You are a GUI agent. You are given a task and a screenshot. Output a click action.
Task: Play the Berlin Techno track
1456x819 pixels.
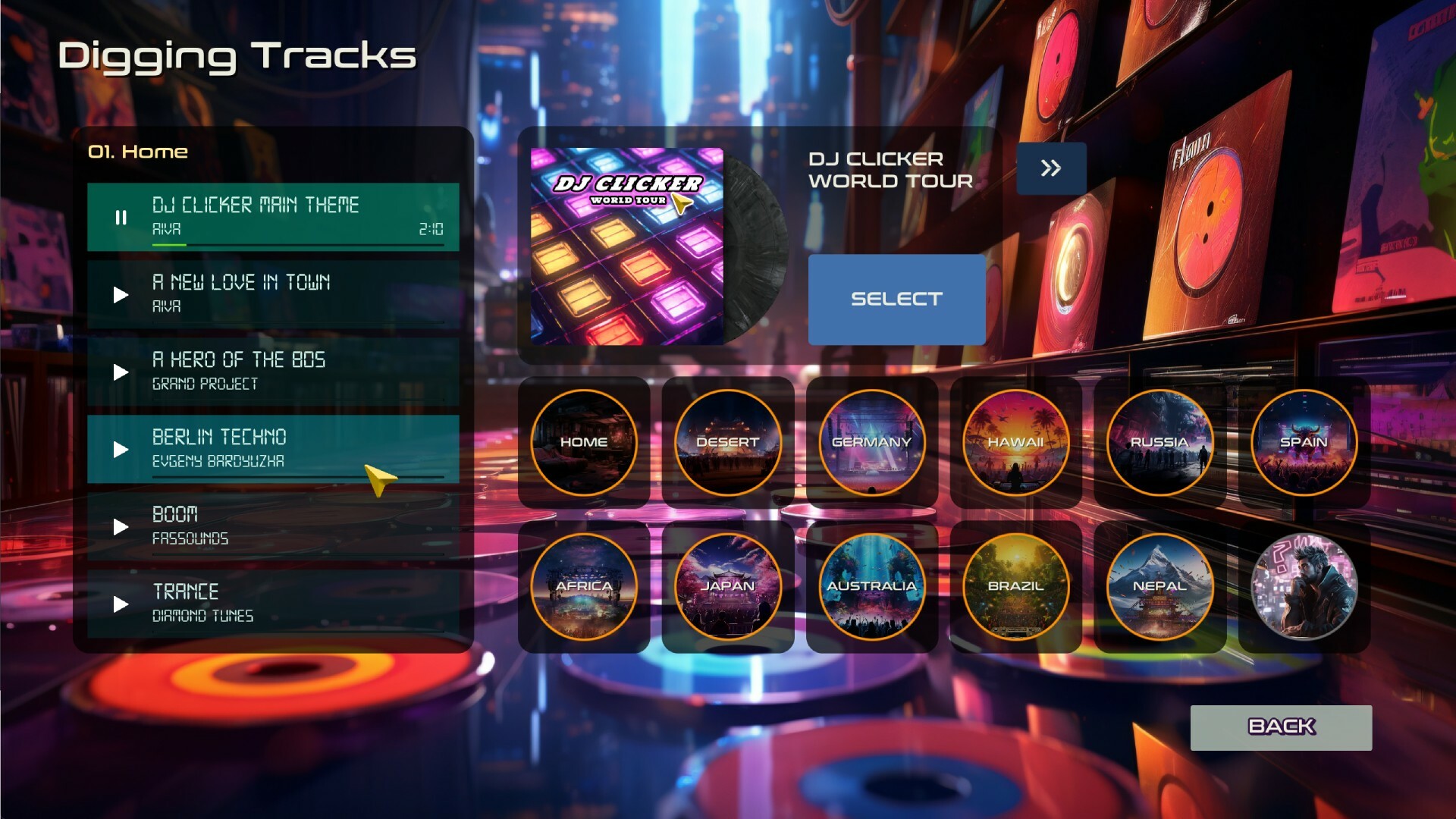click(x=121, y=450)
